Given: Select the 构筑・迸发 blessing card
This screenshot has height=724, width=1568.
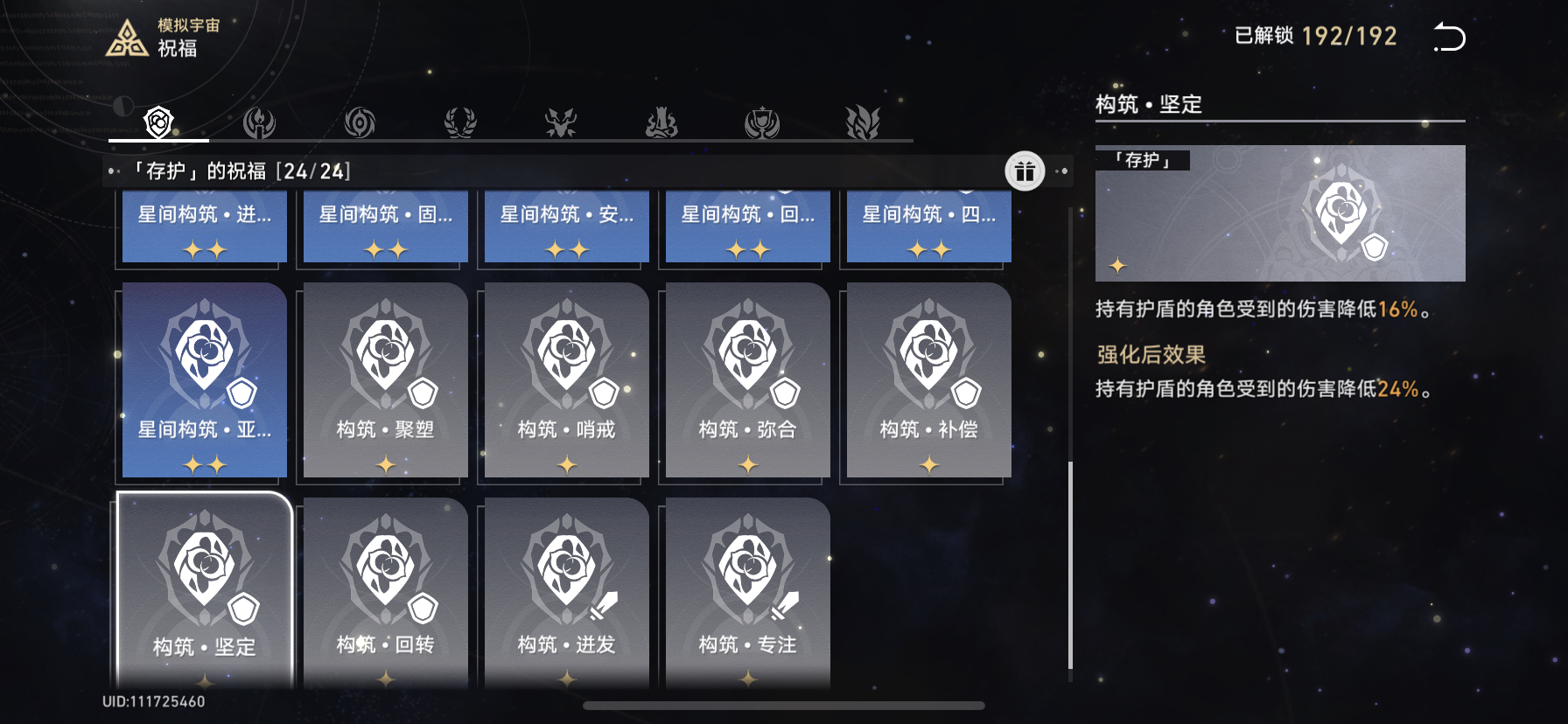Looking at the screenshot, I should tap(567, 590).
